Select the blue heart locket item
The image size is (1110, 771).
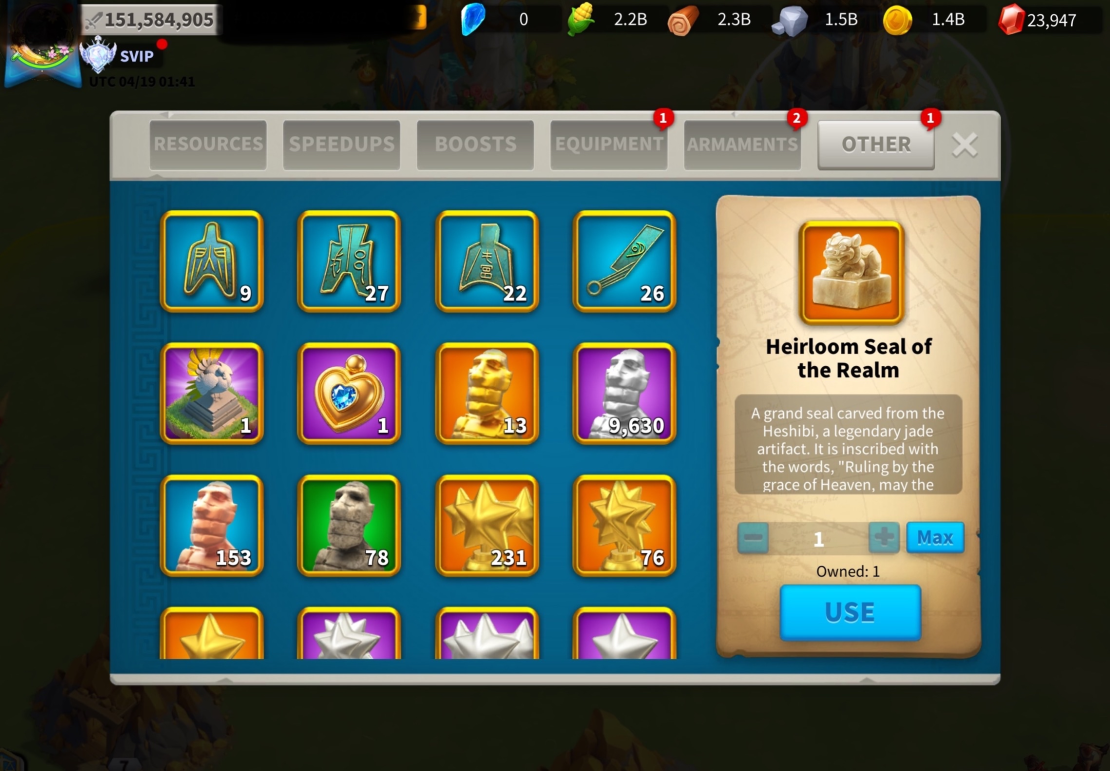point(349,393)
